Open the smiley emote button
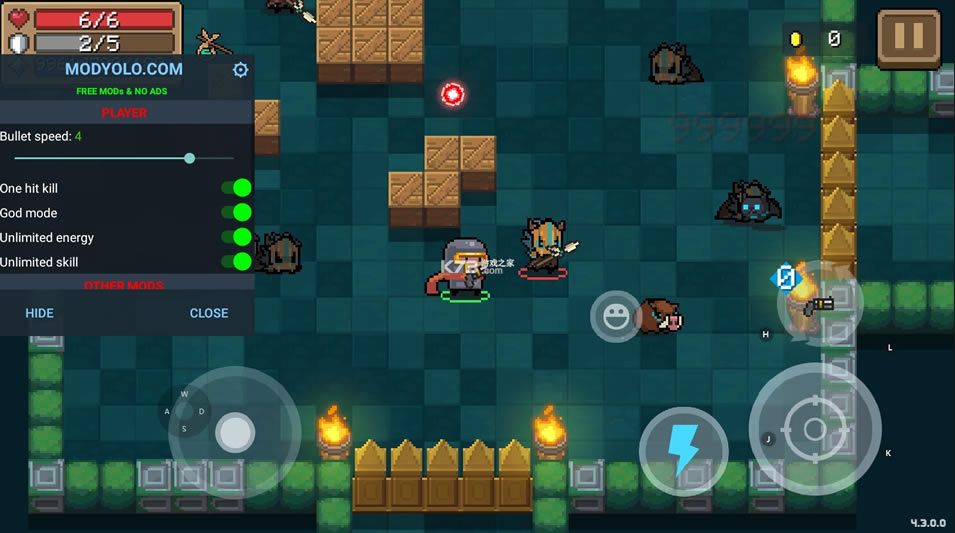This screenshot has height=533, width=955. point(616,317)
